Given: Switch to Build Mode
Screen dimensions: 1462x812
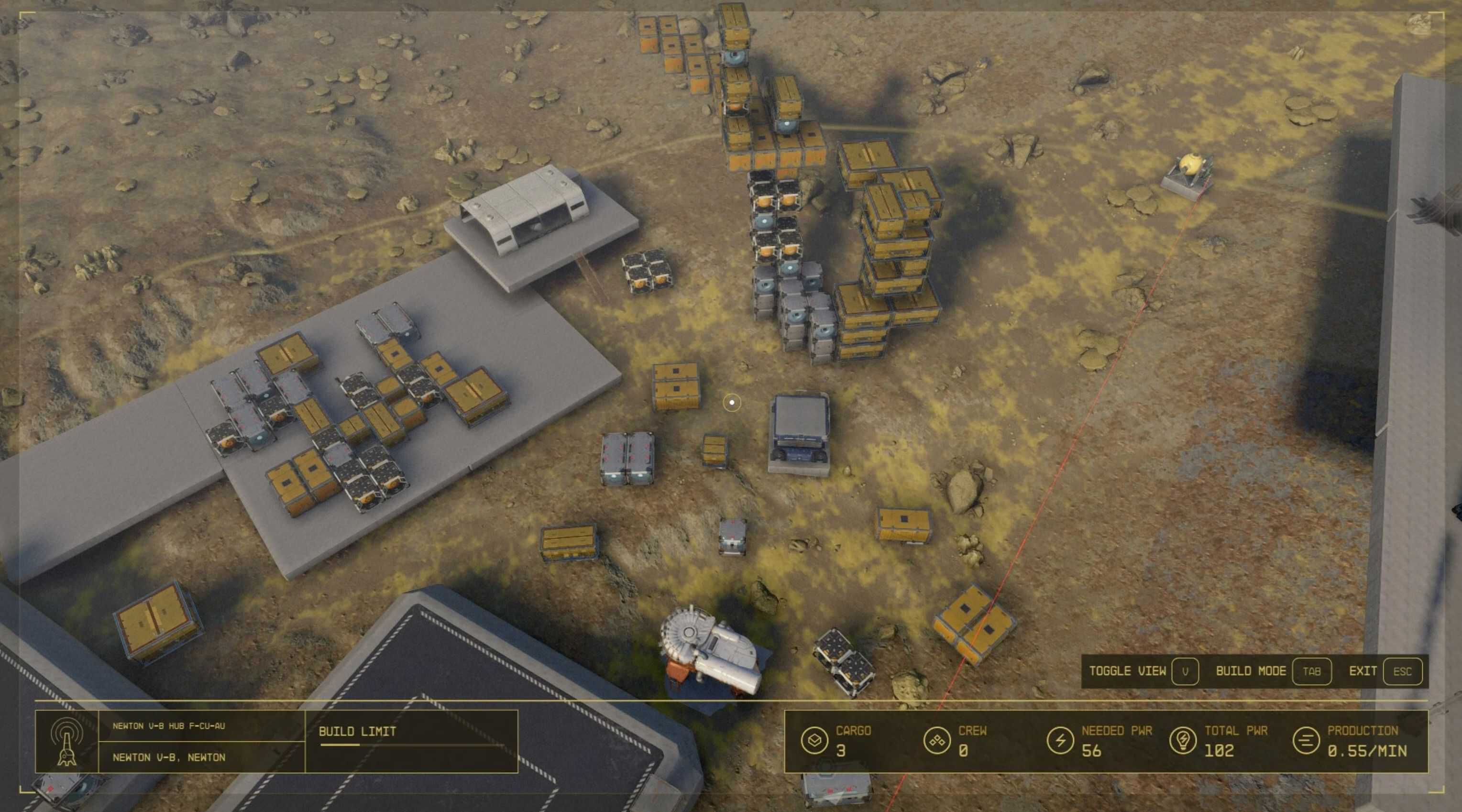Looking at the screenshot, I should 1310,671.
